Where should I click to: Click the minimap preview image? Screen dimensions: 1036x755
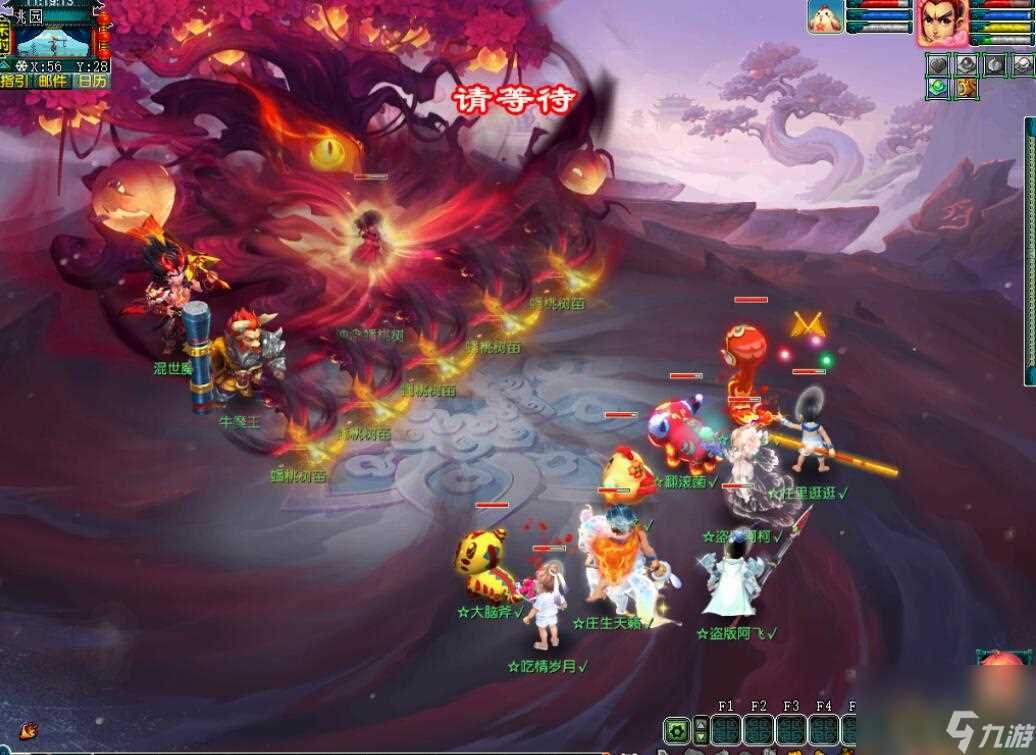point(53,39)
